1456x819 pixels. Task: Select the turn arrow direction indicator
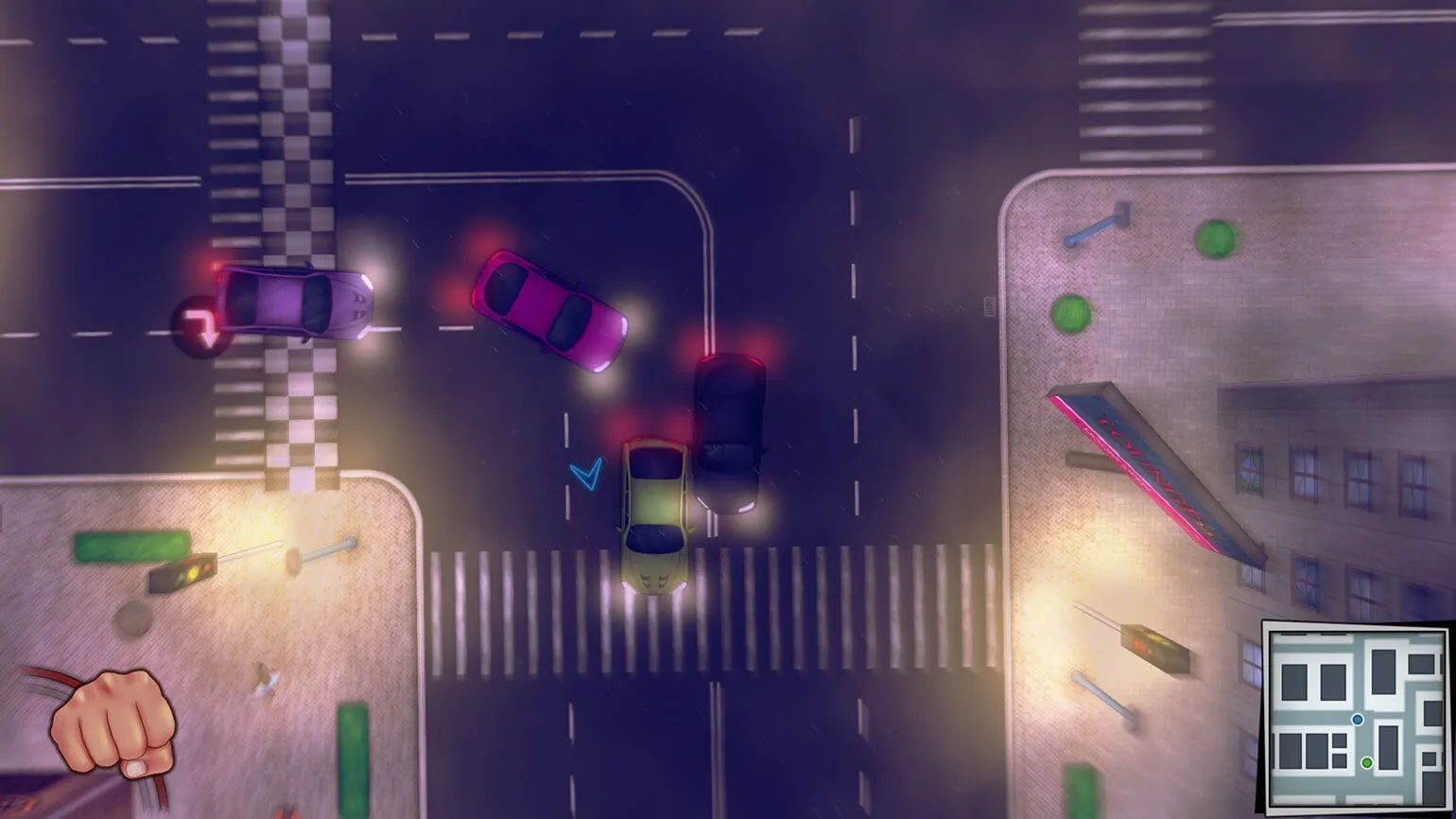(x=200, y=326)
